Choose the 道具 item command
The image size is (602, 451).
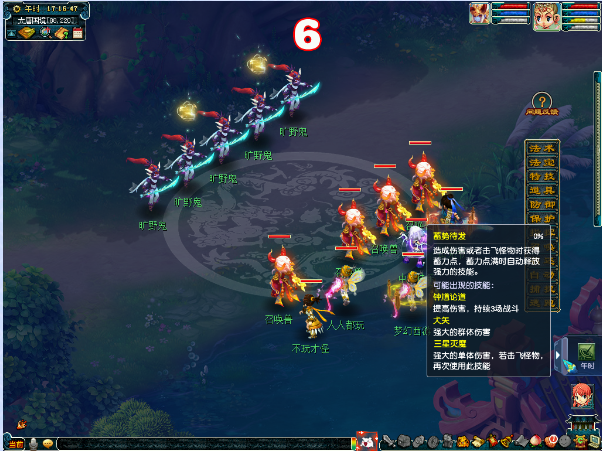click(x=541, y=190)
